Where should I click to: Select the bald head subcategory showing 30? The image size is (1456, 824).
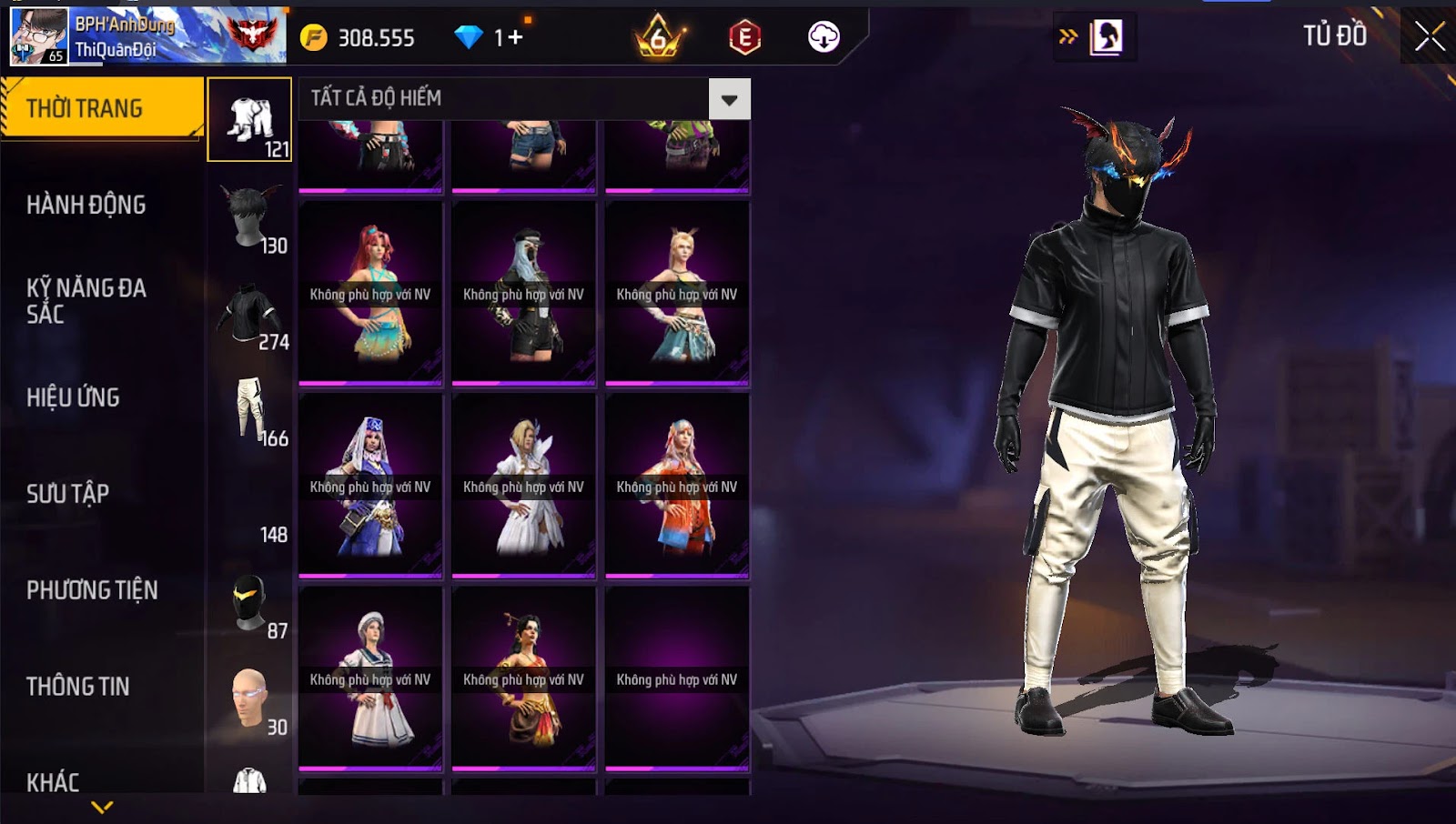[x=250, y=699]
